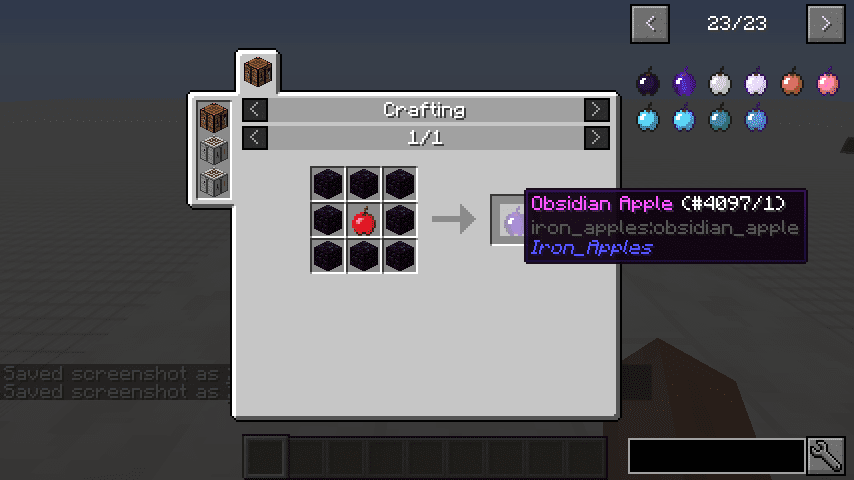
Task: Choose the dark teal apple in the item list
Action: click(720, 120)
